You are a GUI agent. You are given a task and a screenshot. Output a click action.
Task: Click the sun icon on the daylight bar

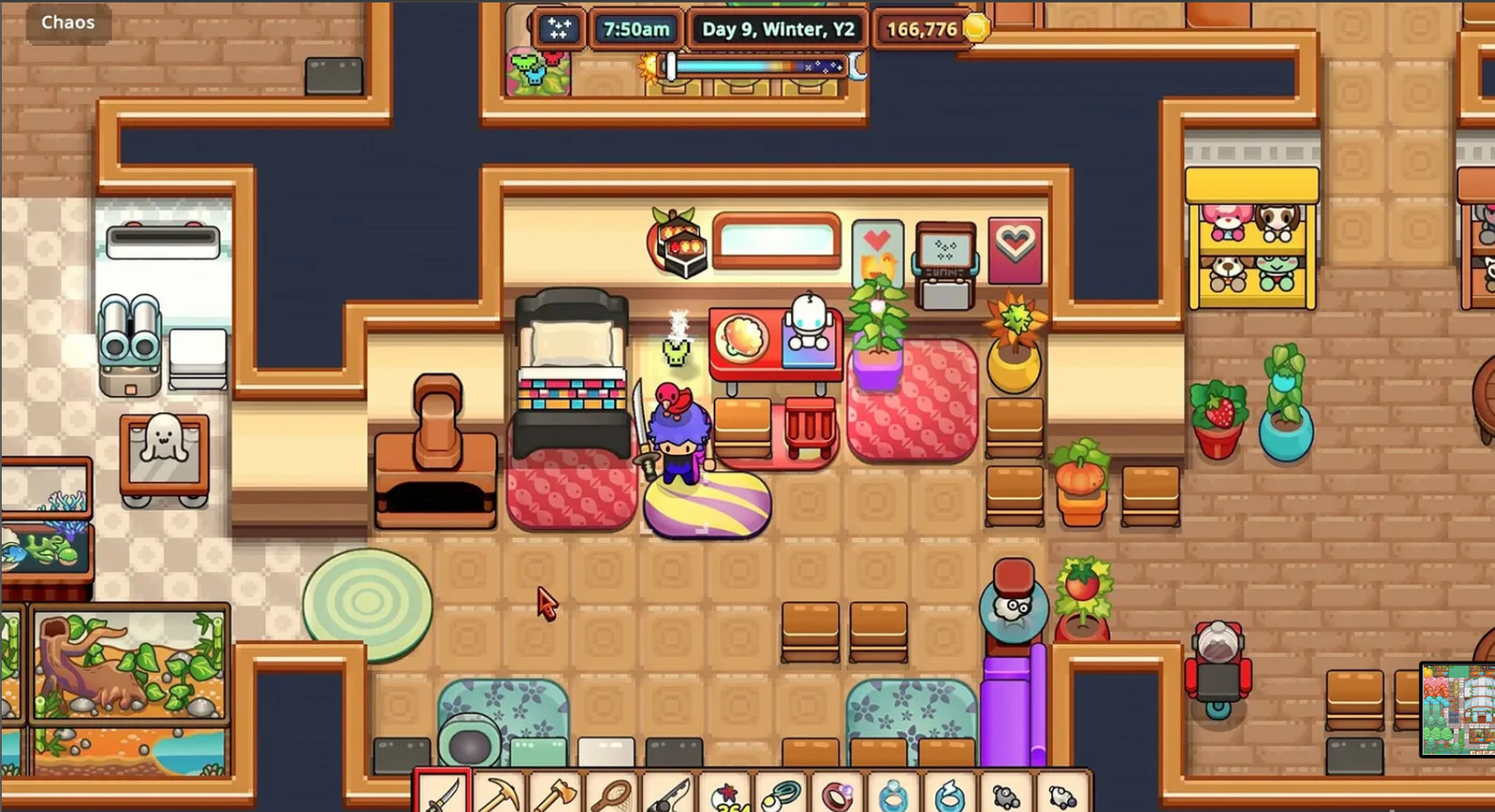[648, 67]
